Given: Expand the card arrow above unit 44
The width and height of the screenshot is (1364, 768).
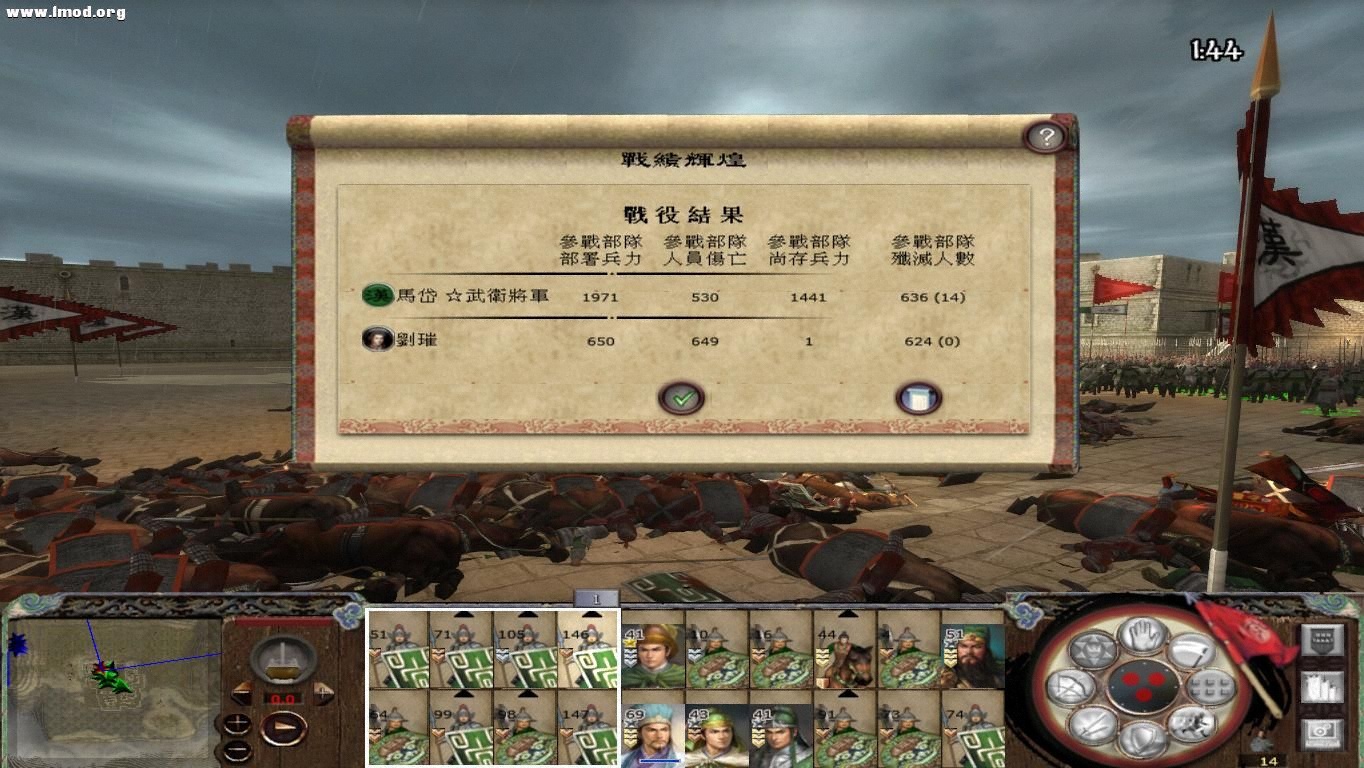Looking at the screenshot, I should click(x=848, y=613).
